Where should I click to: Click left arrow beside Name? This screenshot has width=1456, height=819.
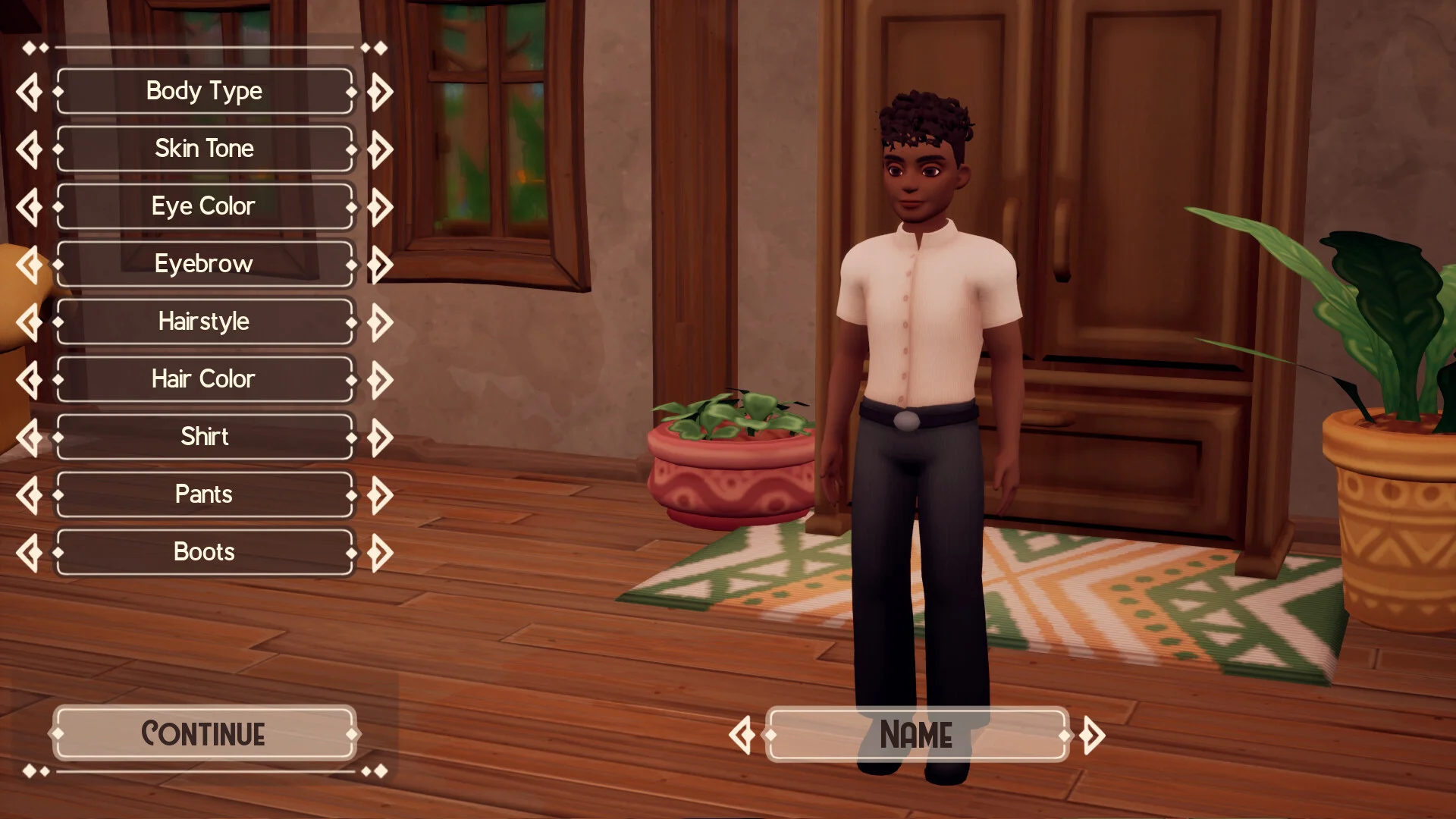742,735
